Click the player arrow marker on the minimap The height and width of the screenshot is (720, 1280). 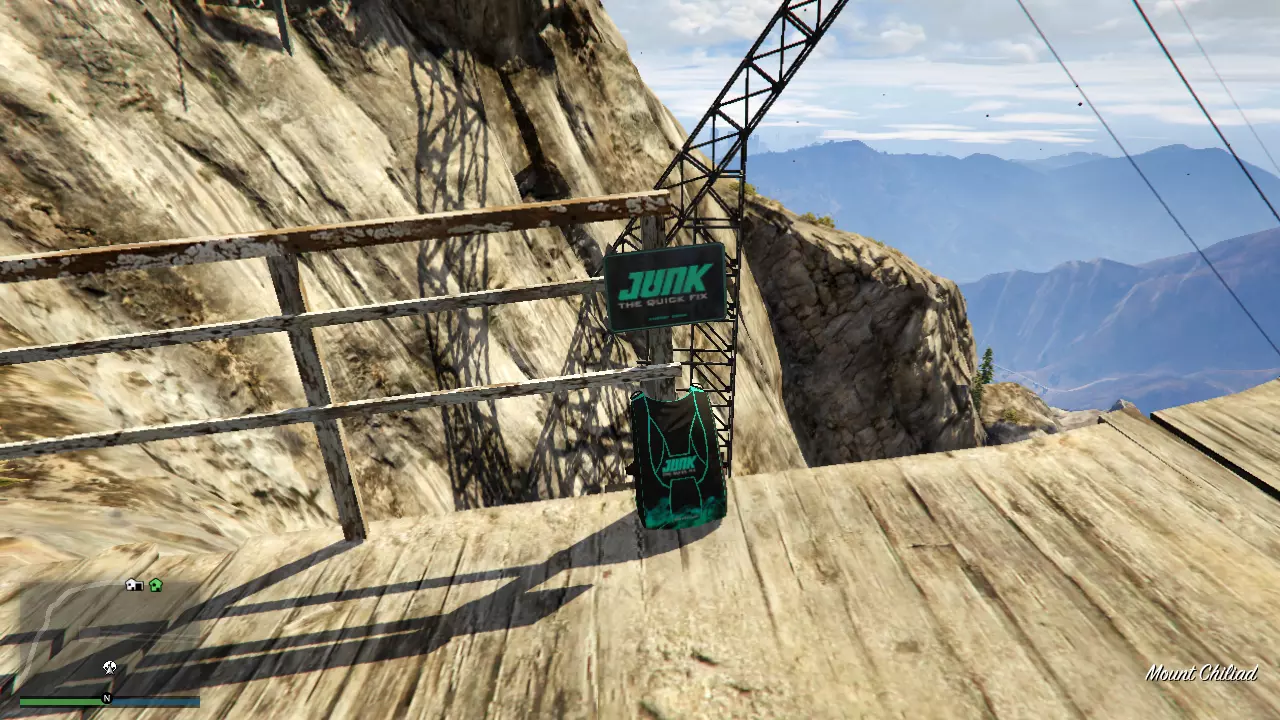point(108,667)
